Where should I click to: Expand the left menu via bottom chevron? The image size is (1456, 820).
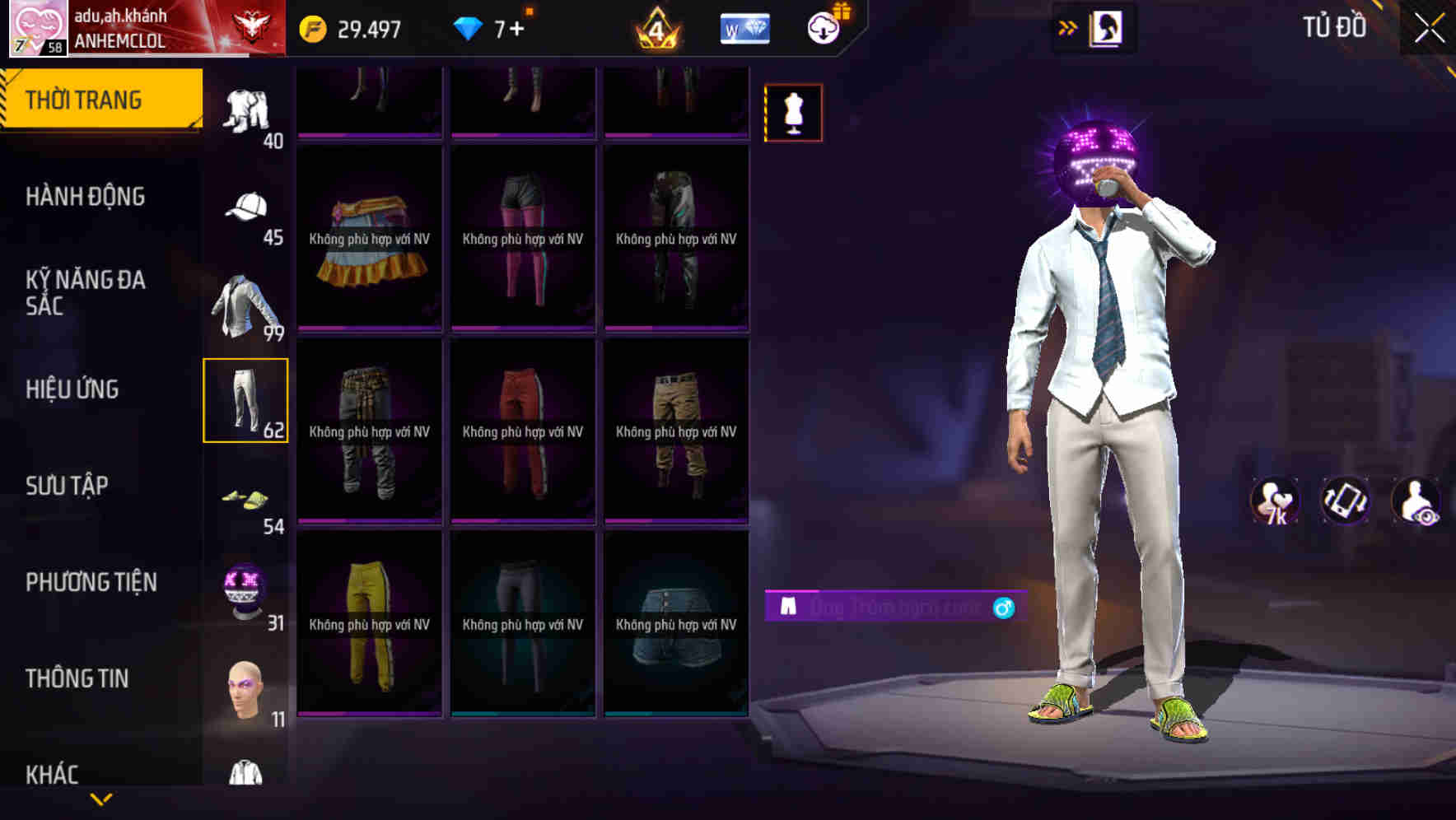(101, 797)
